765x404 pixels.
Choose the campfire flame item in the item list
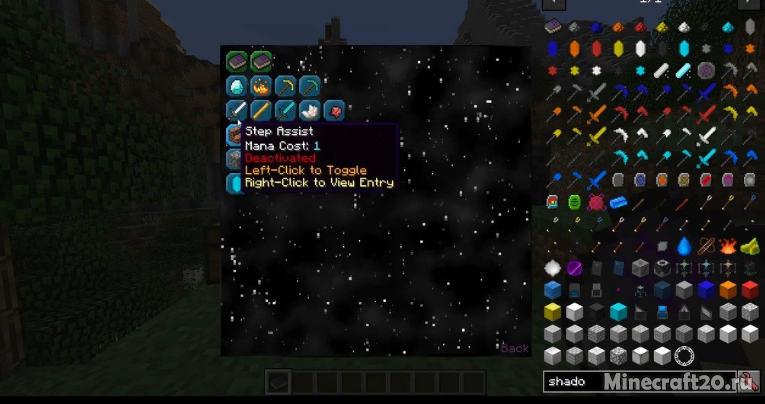[728, 246]
